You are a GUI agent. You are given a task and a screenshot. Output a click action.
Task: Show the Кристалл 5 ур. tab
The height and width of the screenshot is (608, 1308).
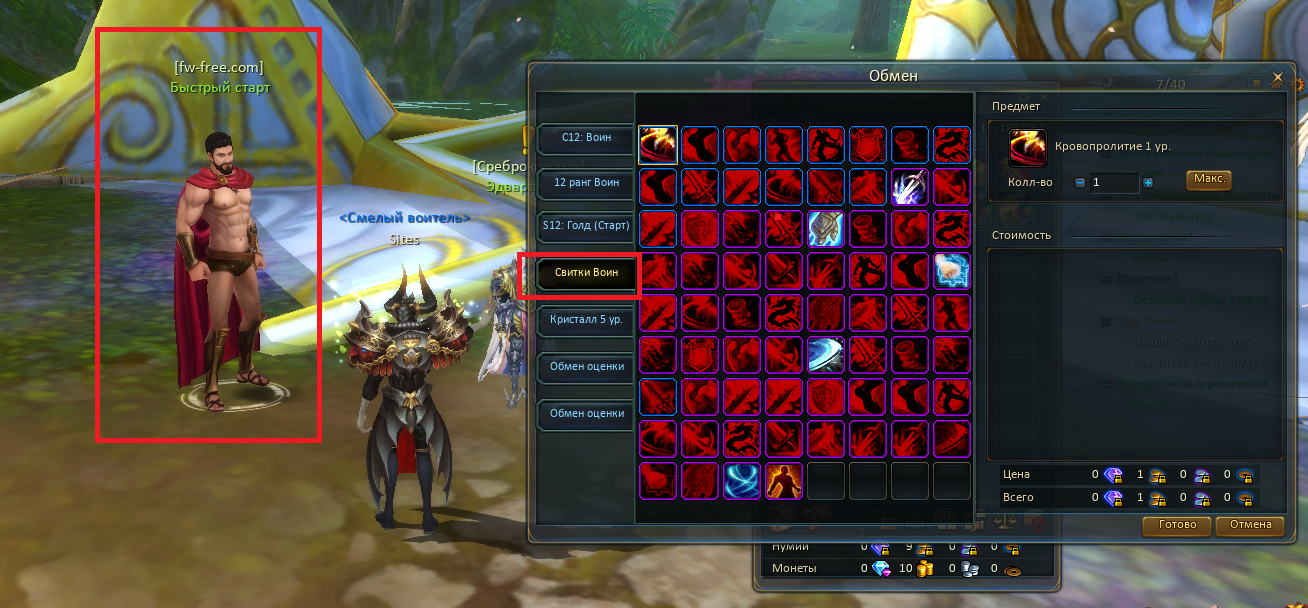pos(586,320)
